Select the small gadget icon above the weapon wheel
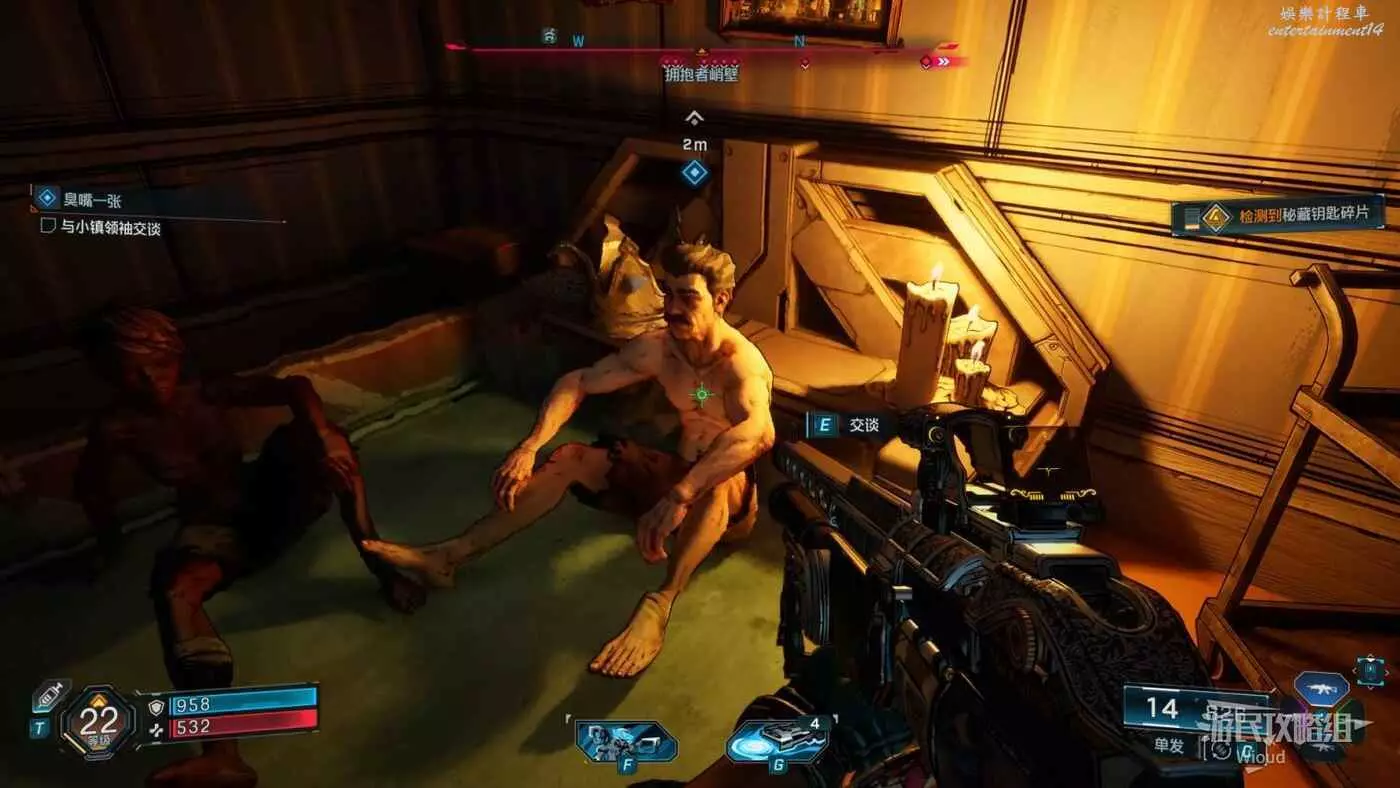Screen dimensions: 1400x788 pyautogui.click(x=1370, y=670)
